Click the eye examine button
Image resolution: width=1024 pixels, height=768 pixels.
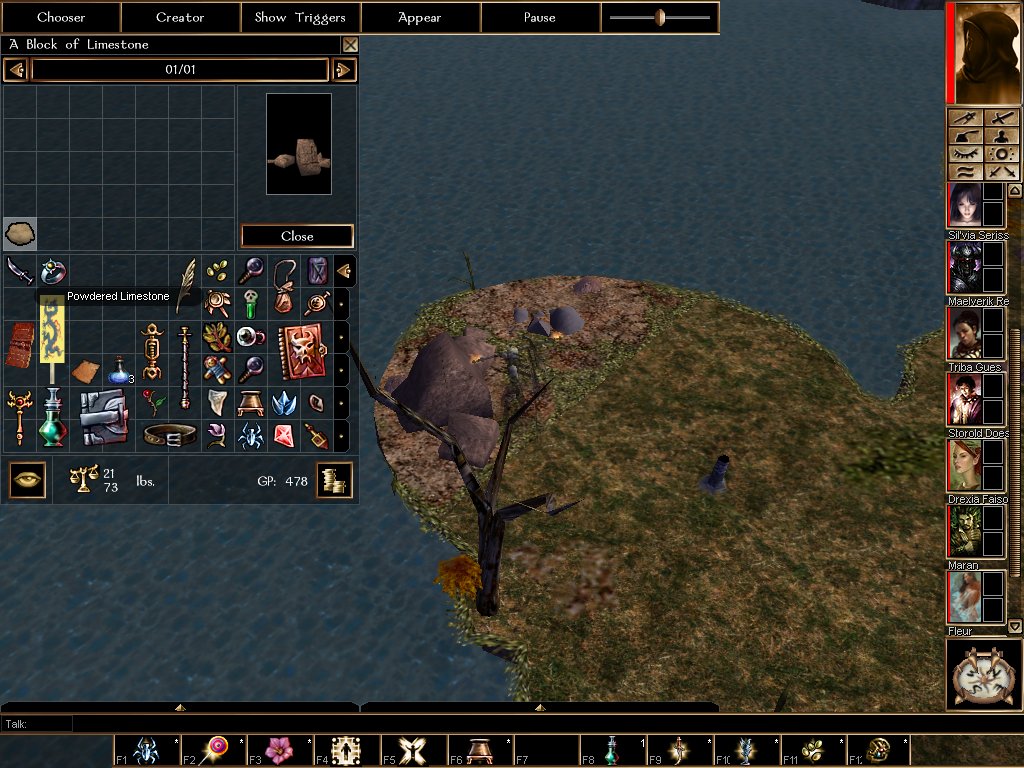tap(27, 480)
